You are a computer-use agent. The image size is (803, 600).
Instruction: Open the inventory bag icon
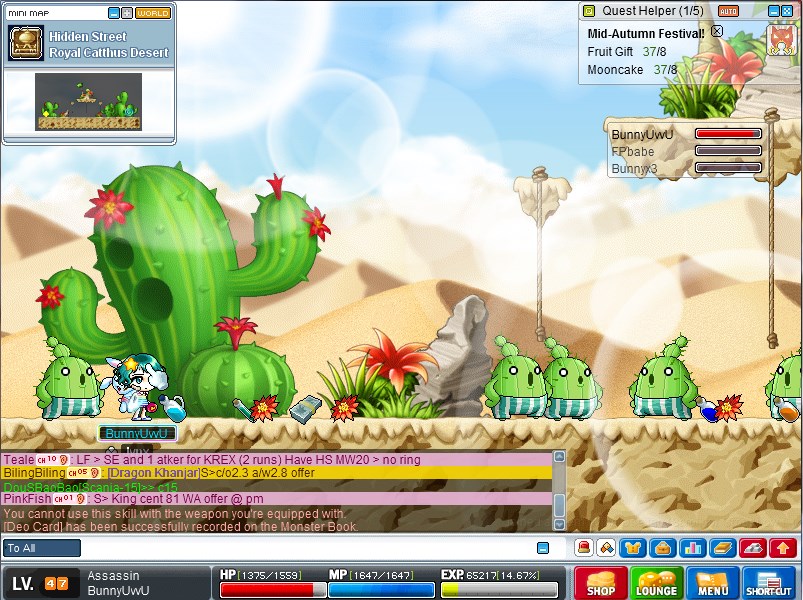point(661,548)
